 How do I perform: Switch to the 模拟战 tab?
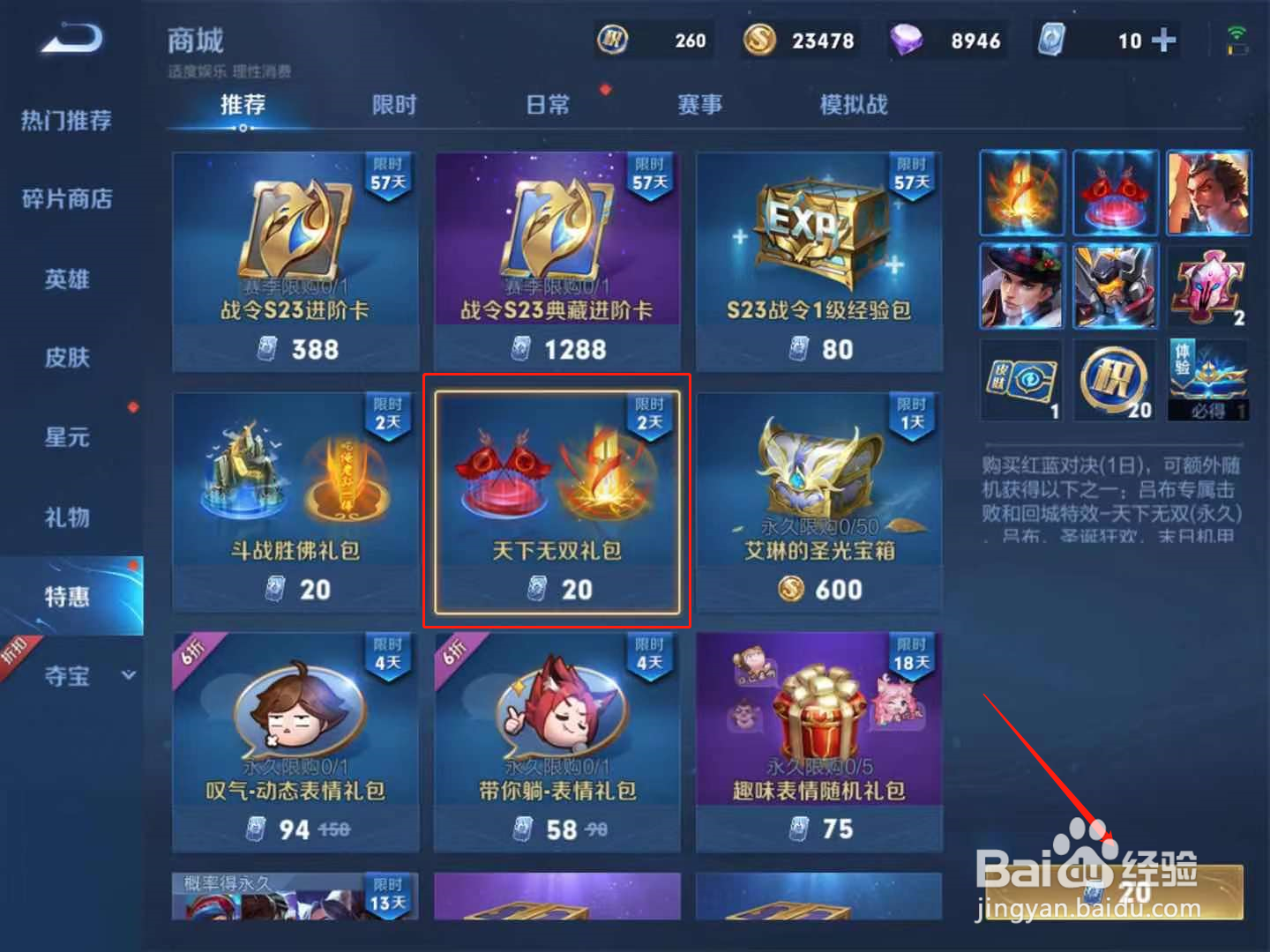(852, 104)
